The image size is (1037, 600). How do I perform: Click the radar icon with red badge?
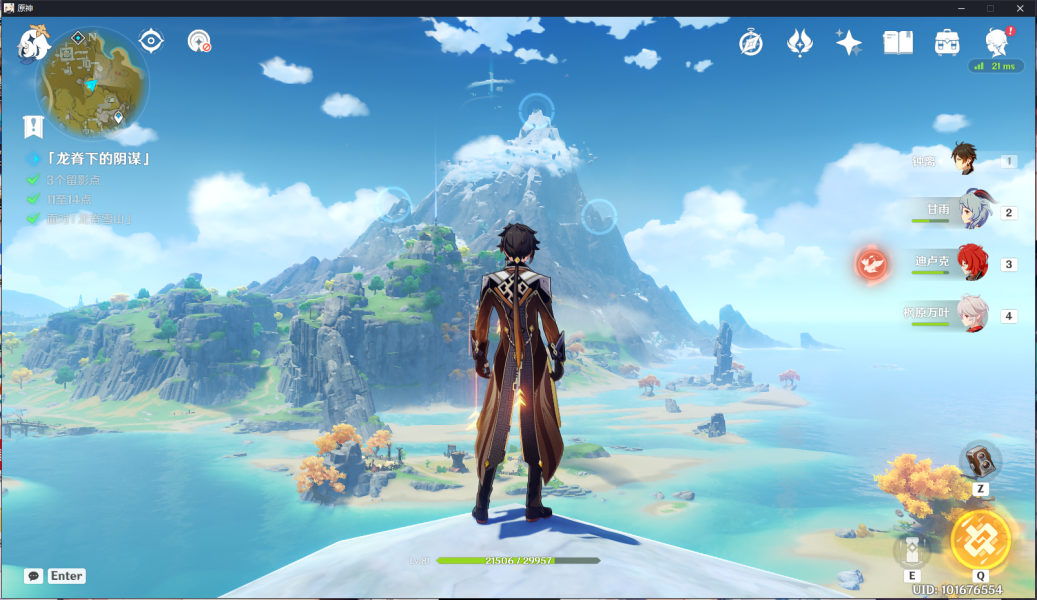pyautogui.click(x=199, y=41)
